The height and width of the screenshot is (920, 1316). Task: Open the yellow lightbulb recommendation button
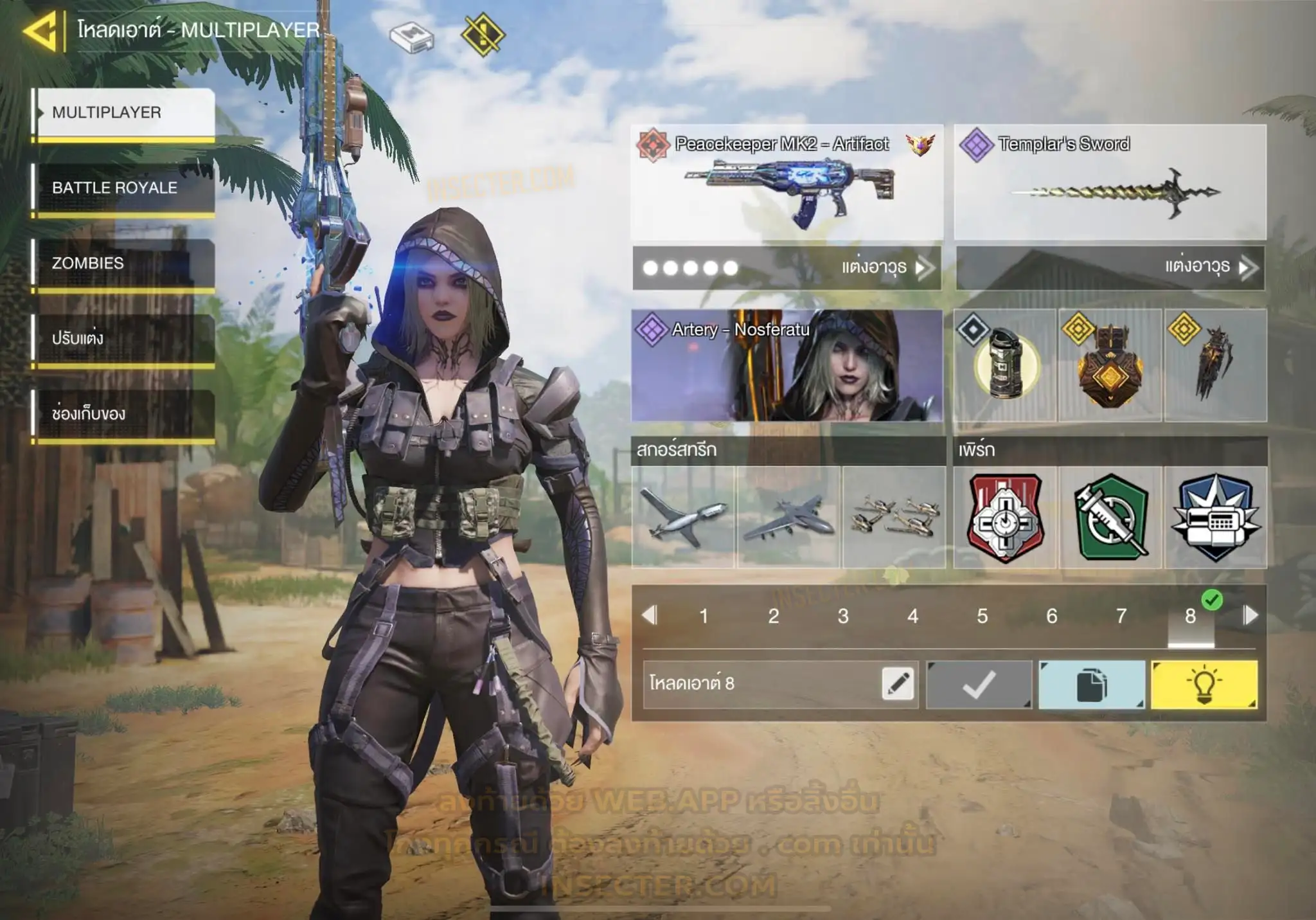pyautogui.click(x=1204, y=685)
